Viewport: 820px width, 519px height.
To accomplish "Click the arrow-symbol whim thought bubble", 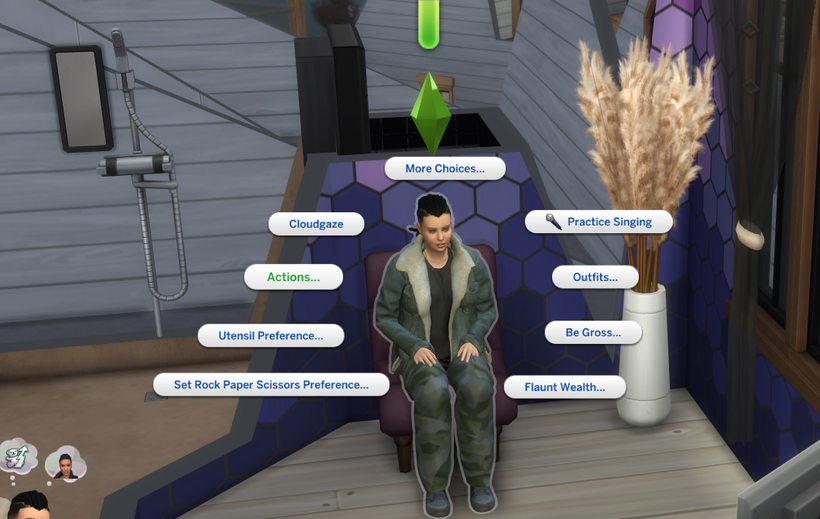I will [x=19, y=457].
